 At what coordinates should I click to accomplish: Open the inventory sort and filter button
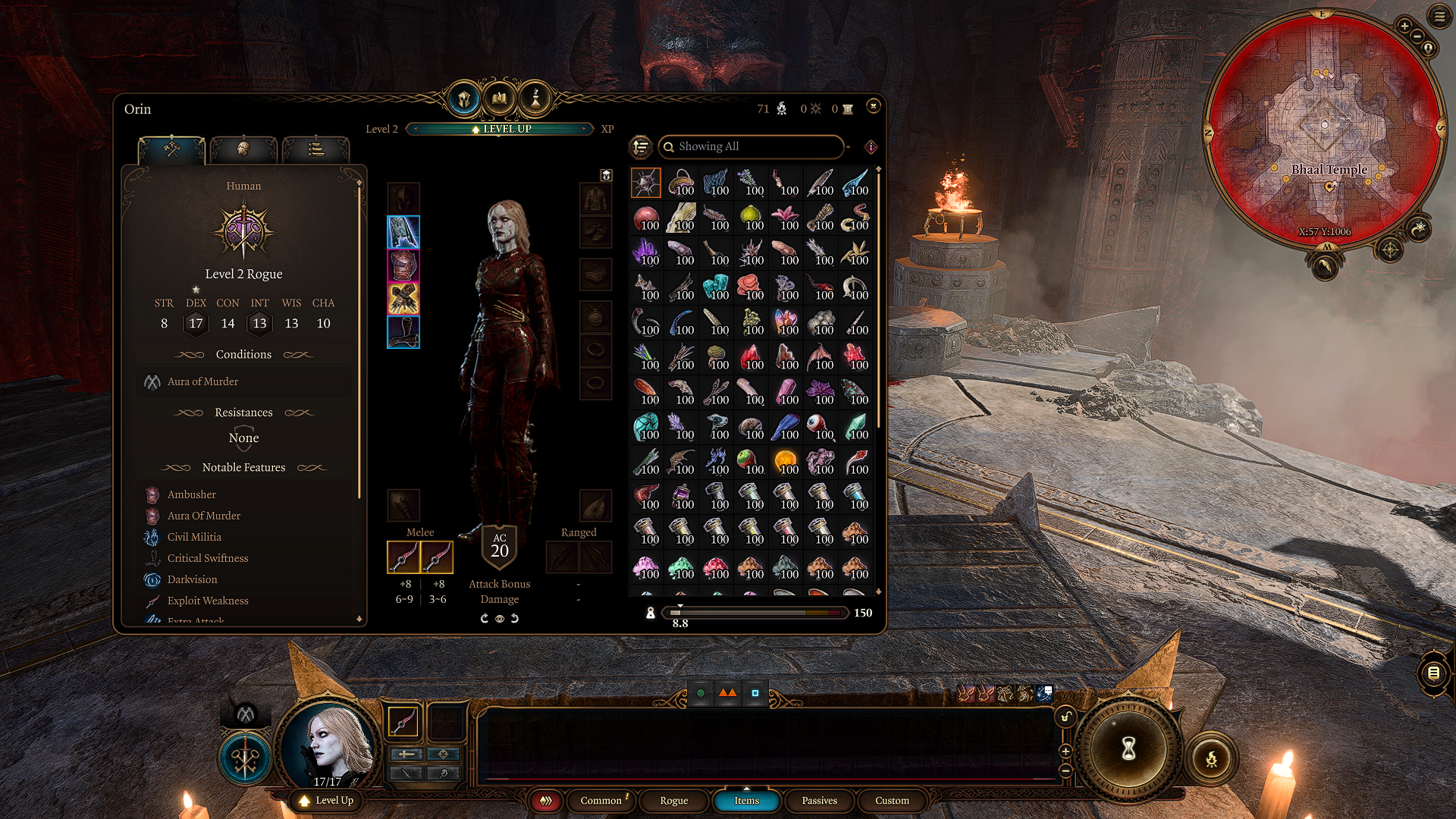pyautogui.click(x=641, y=146)
